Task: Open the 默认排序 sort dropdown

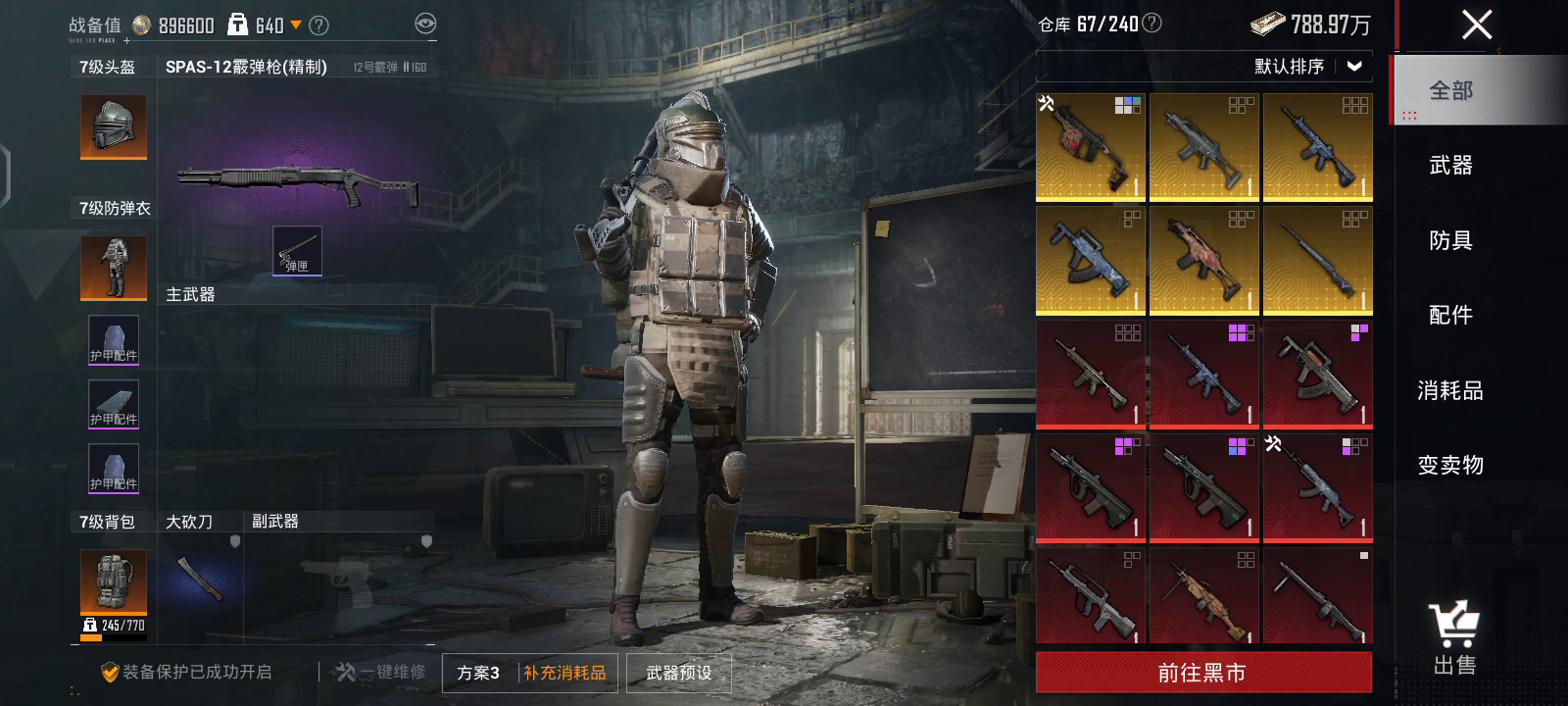Action: 1307,67
